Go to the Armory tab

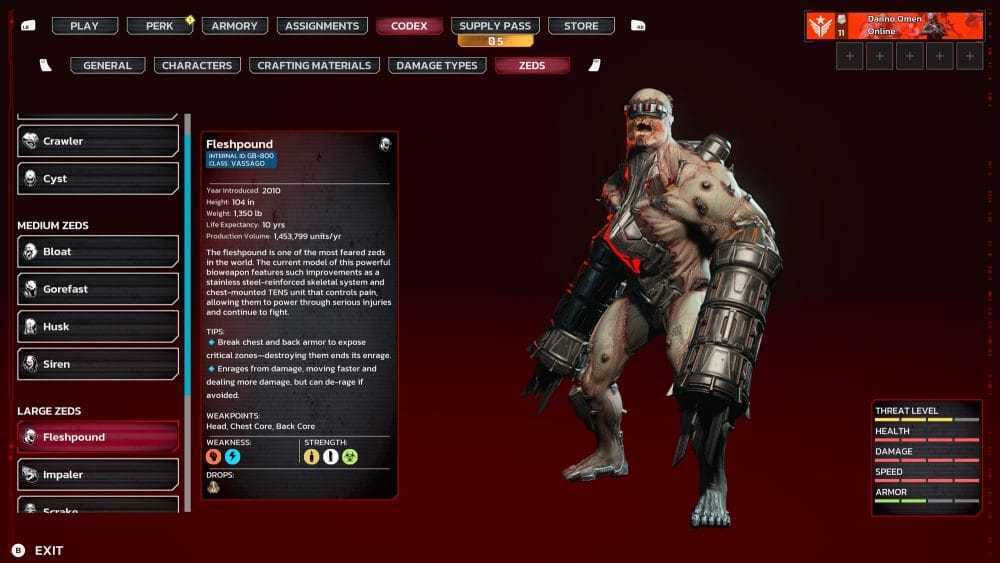click(x=235, y=26)
